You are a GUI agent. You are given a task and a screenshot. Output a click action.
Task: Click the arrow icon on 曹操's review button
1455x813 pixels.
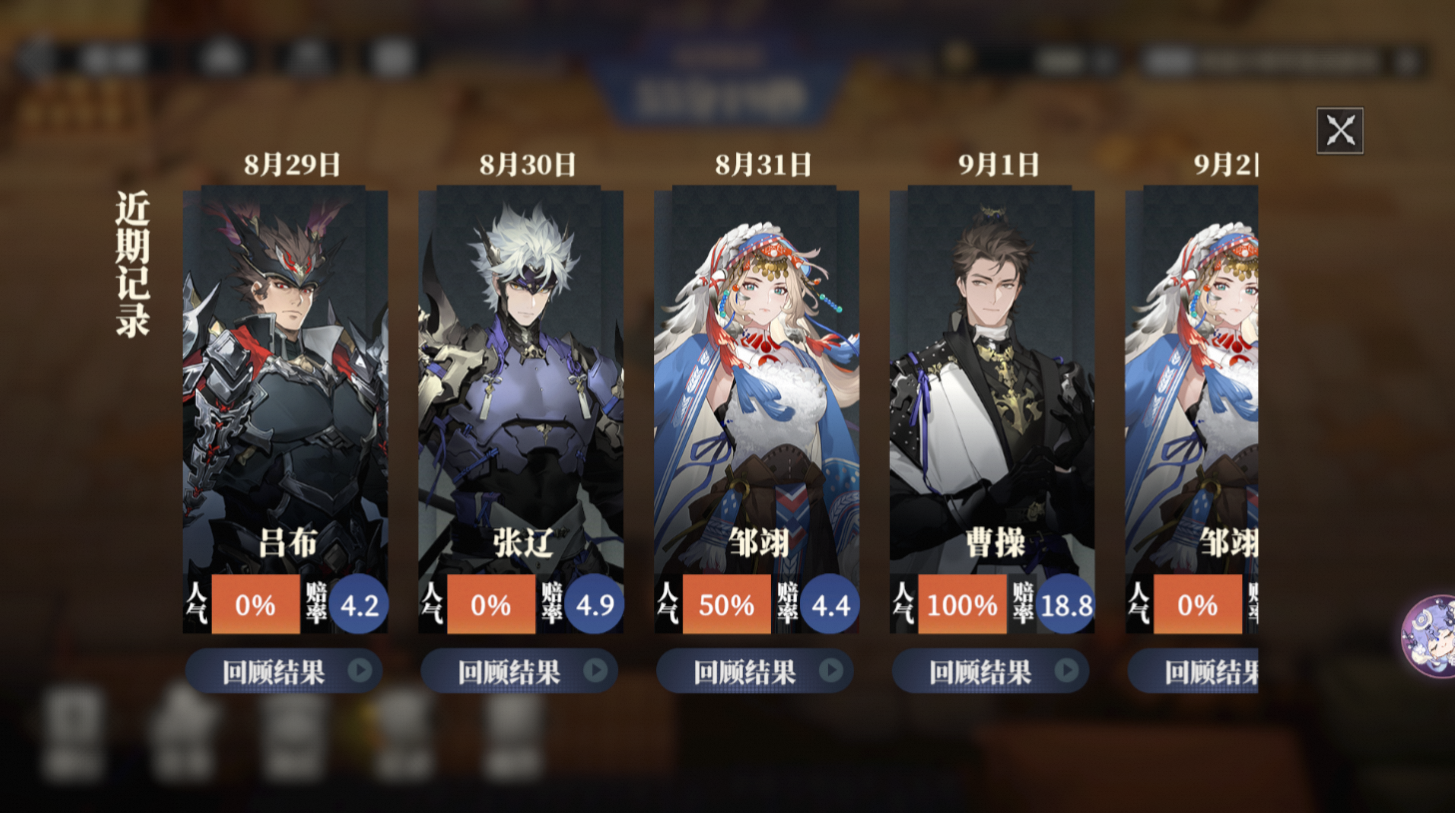[x=1066, y=671]
